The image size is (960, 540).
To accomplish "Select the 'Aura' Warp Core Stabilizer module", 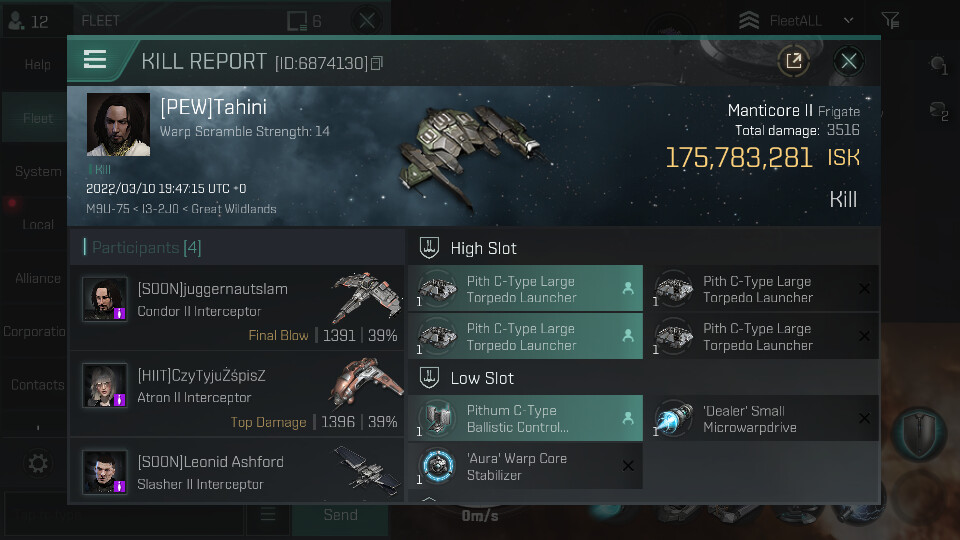I will 525,466.
